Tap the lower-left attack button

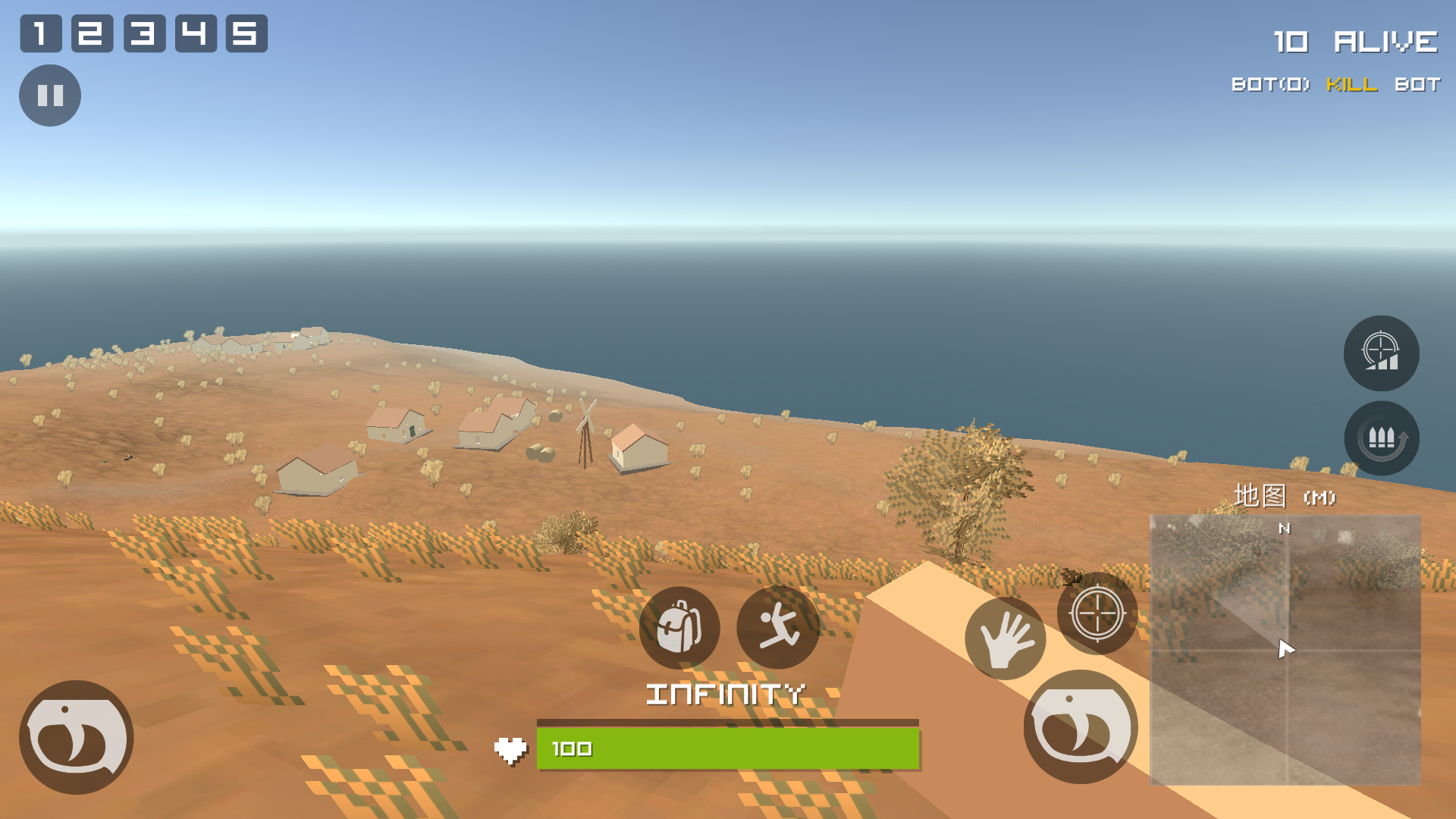[77, 737]
